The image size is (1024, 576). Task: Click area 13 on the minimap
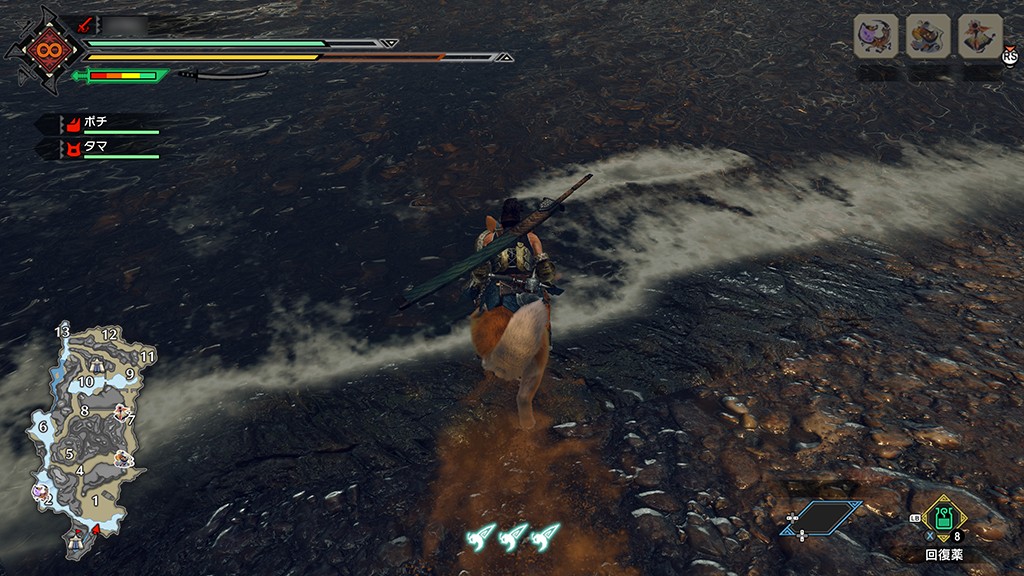62,332
